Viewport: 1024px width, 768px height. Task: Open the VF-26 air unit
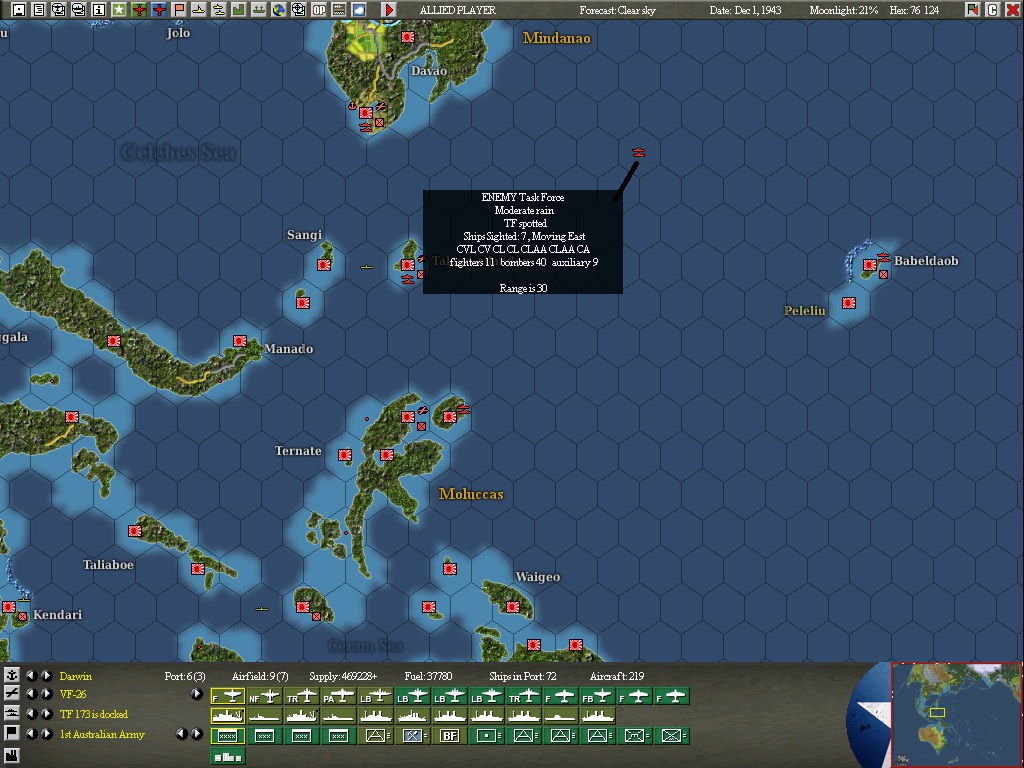coord(74,695)
